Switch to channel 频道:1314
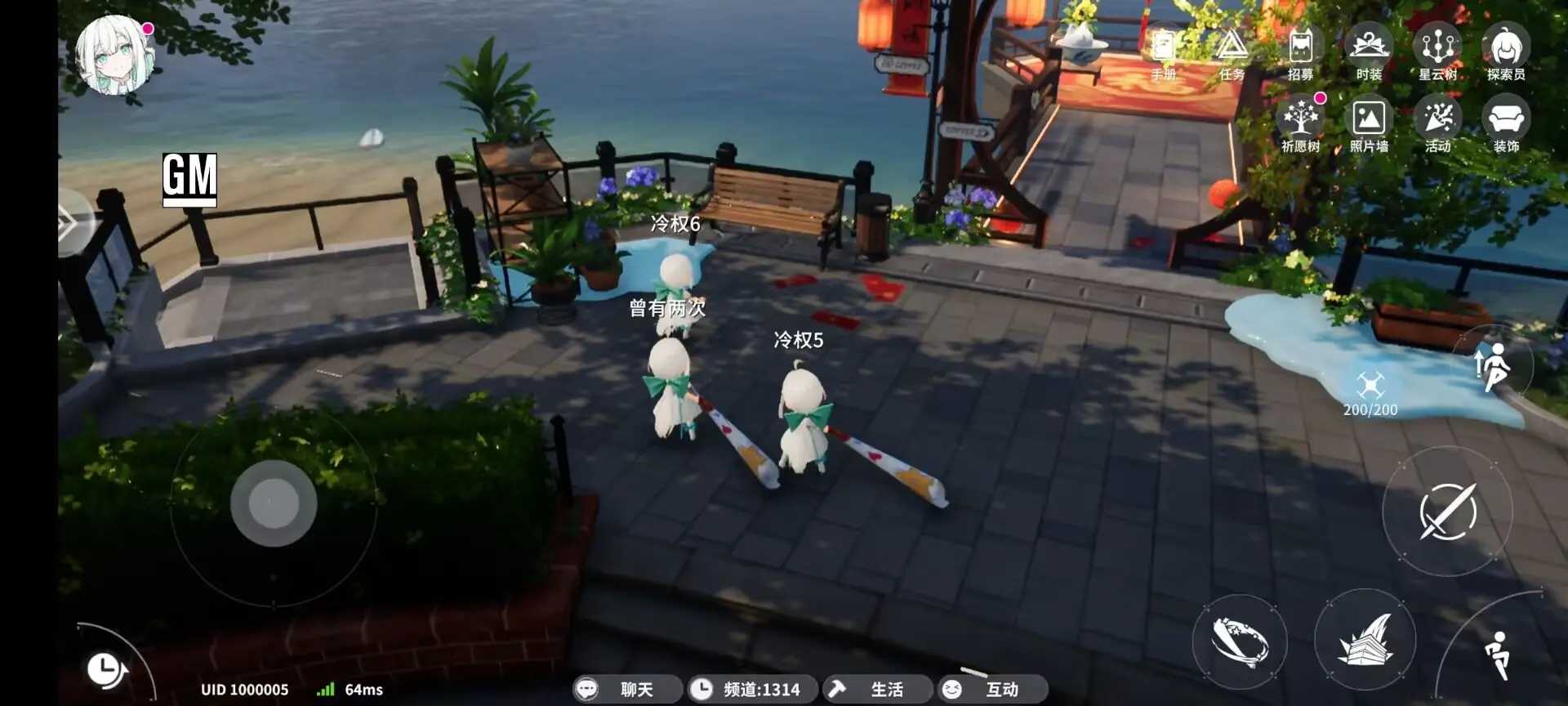 749,689
